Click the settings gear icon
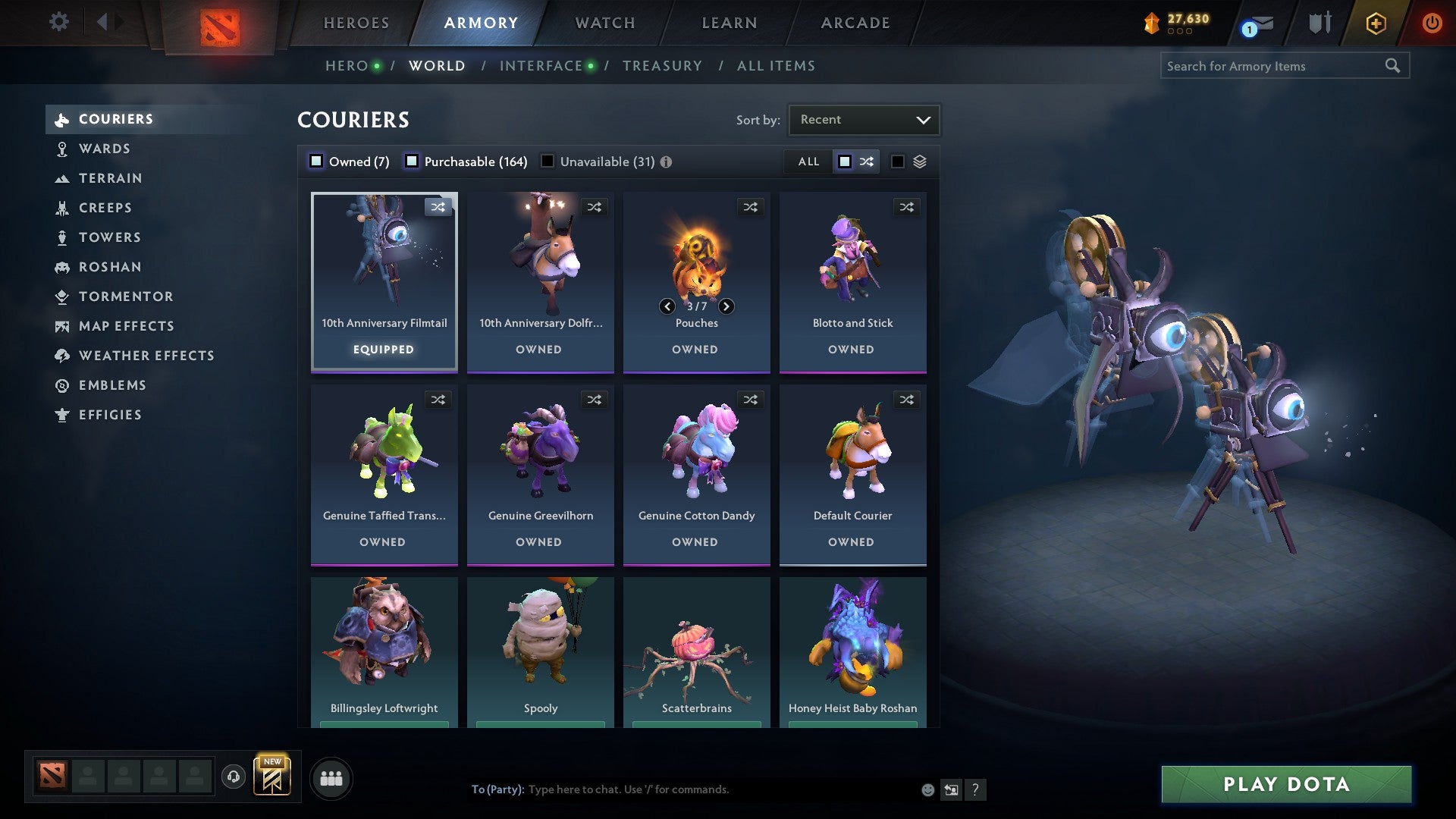Screen dimensions: 1456x819 (58, 23)
